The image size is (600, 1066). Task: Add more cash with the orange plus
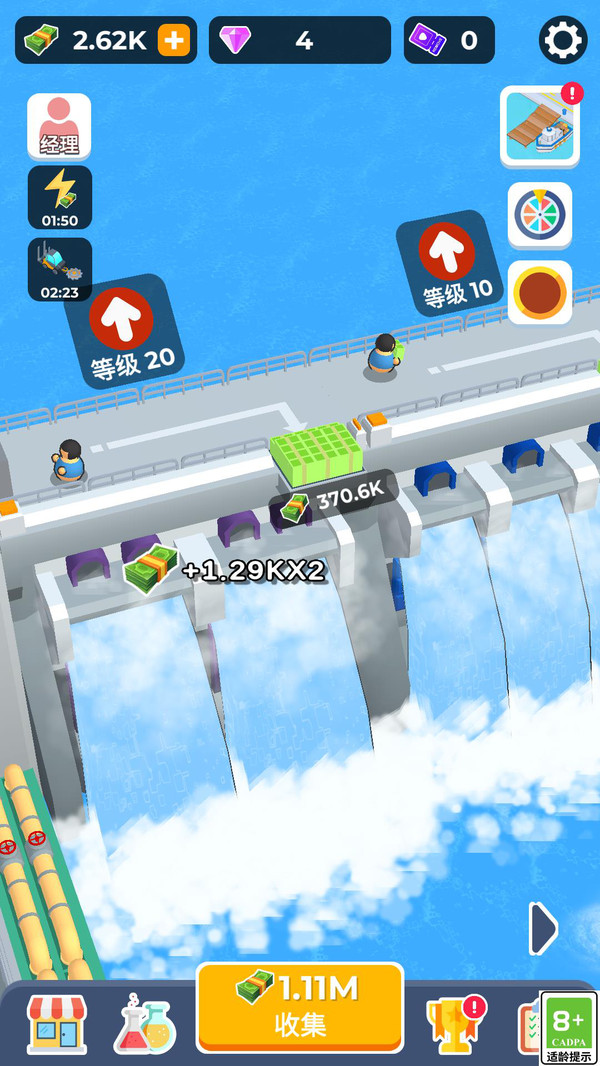(x=174, y=40)
